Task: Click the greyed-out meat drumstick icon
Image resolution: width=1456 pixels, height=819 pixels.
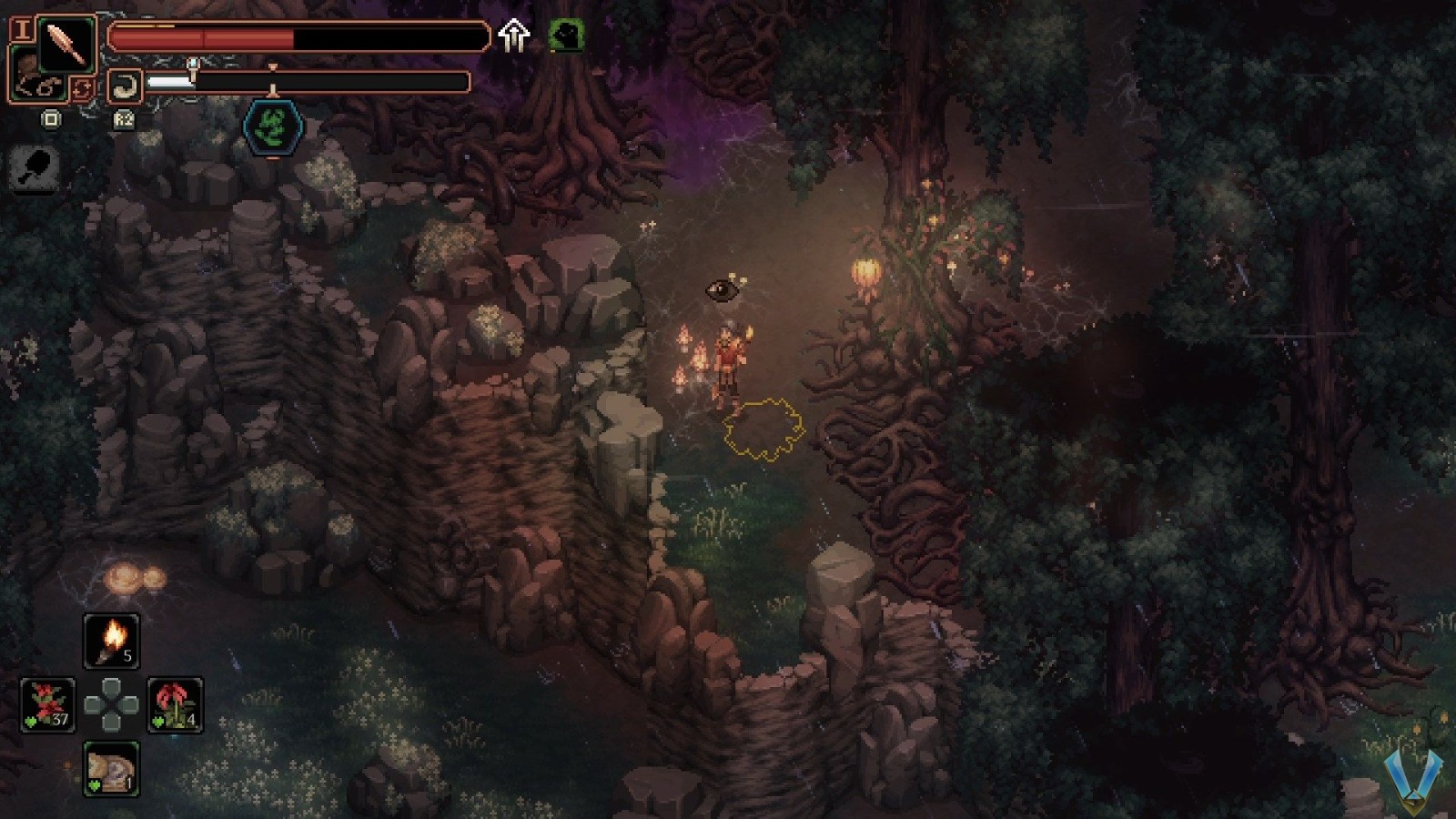Action: [x=36, y=168]
